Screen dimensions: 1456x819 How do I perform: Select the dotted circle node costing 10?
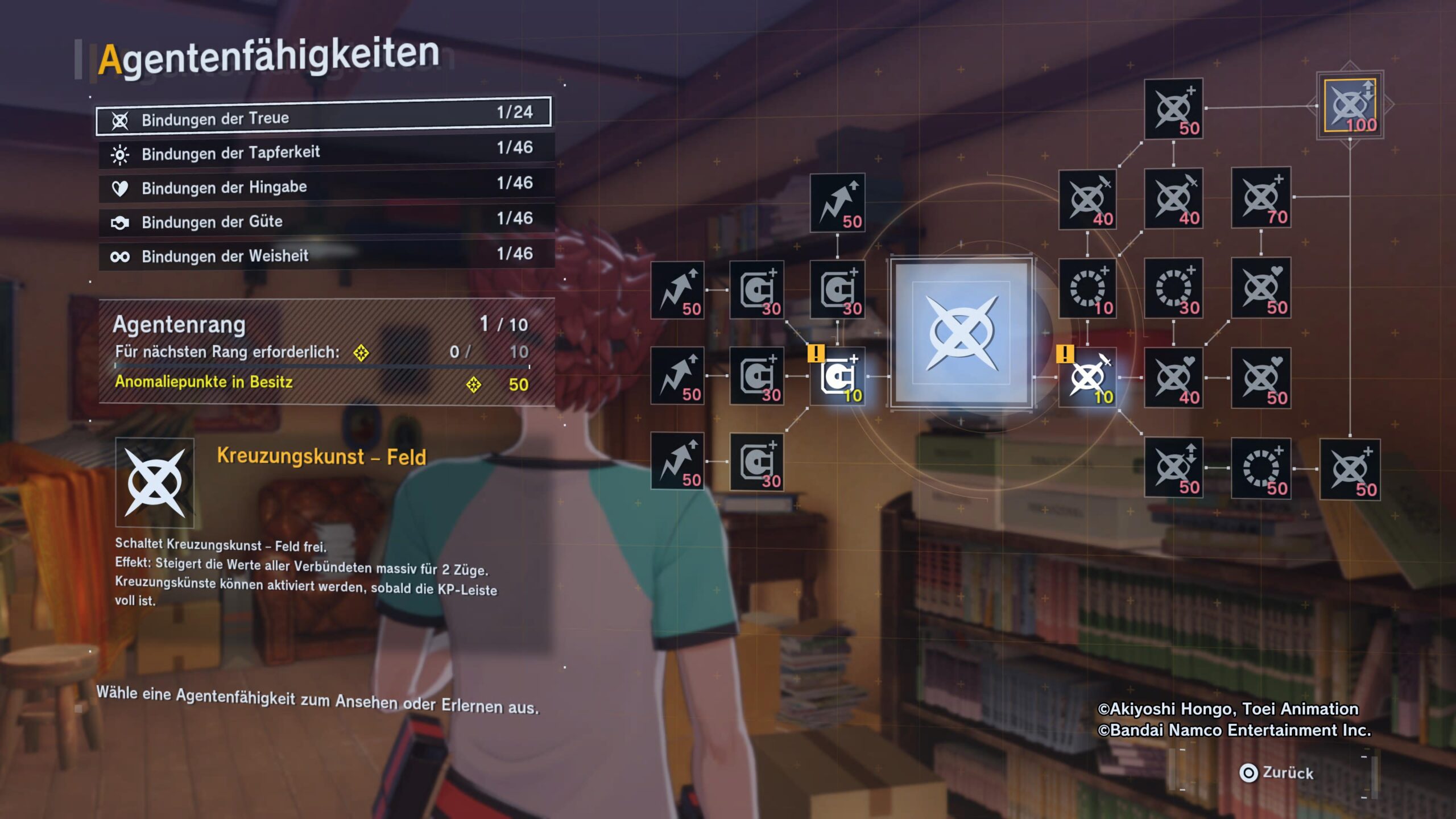coord(1087,288)
